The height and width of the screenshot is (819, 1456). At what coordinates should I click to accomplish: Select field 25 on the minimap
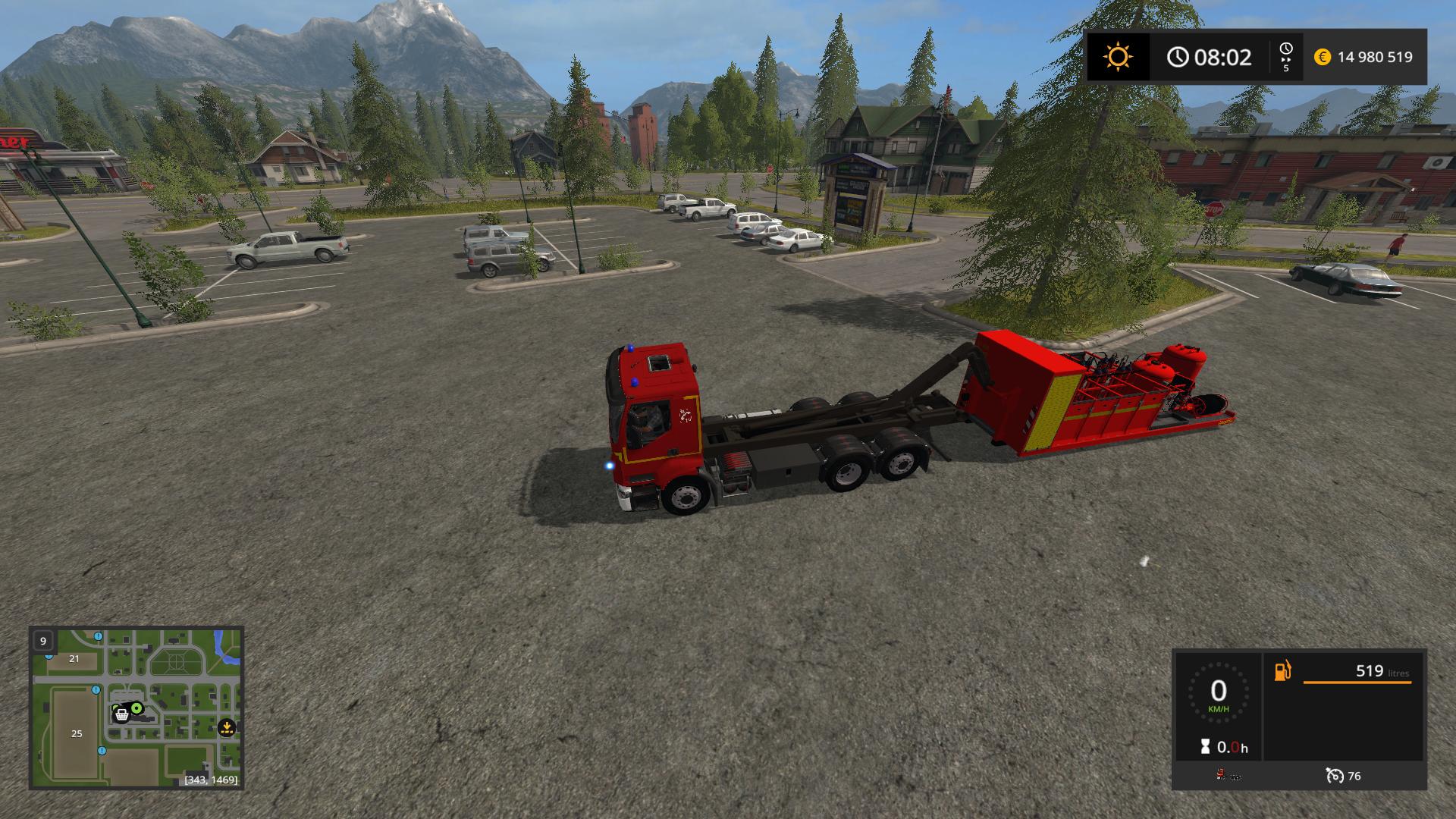point(76,733)
